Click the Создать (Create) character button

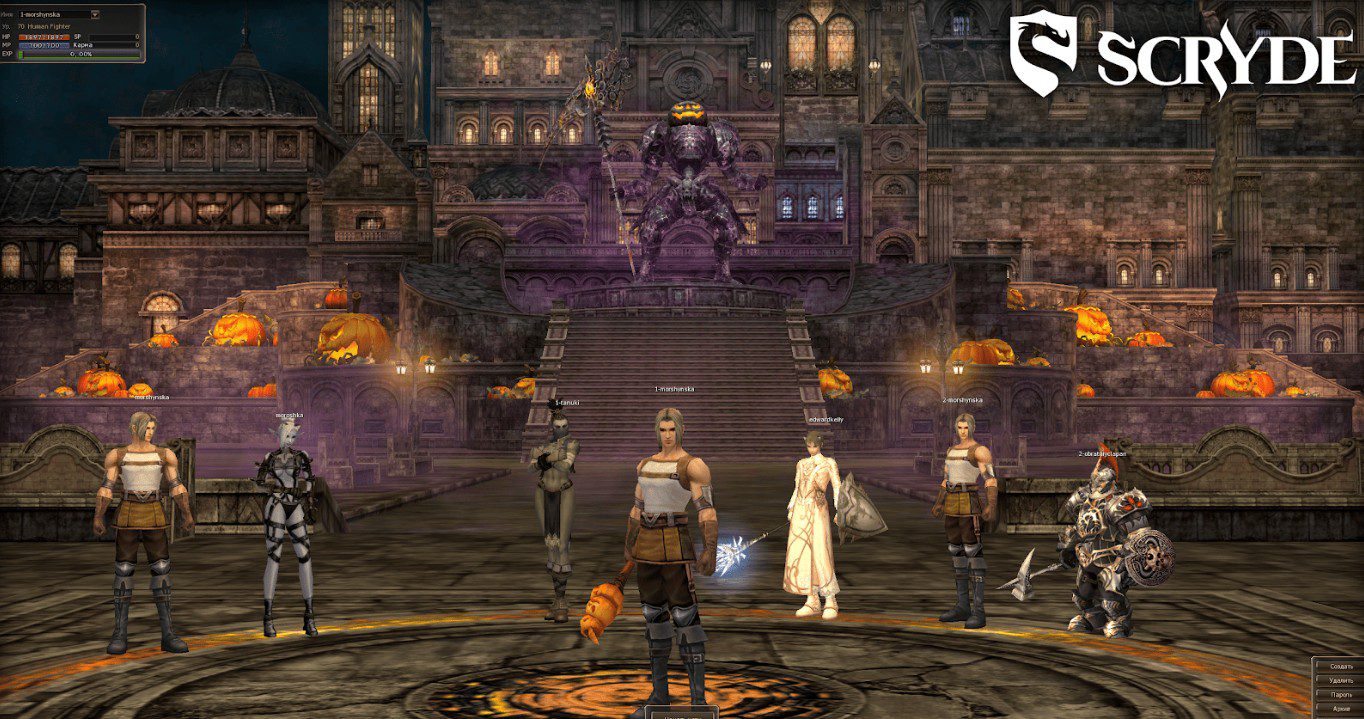click(x=1339, y=666)
